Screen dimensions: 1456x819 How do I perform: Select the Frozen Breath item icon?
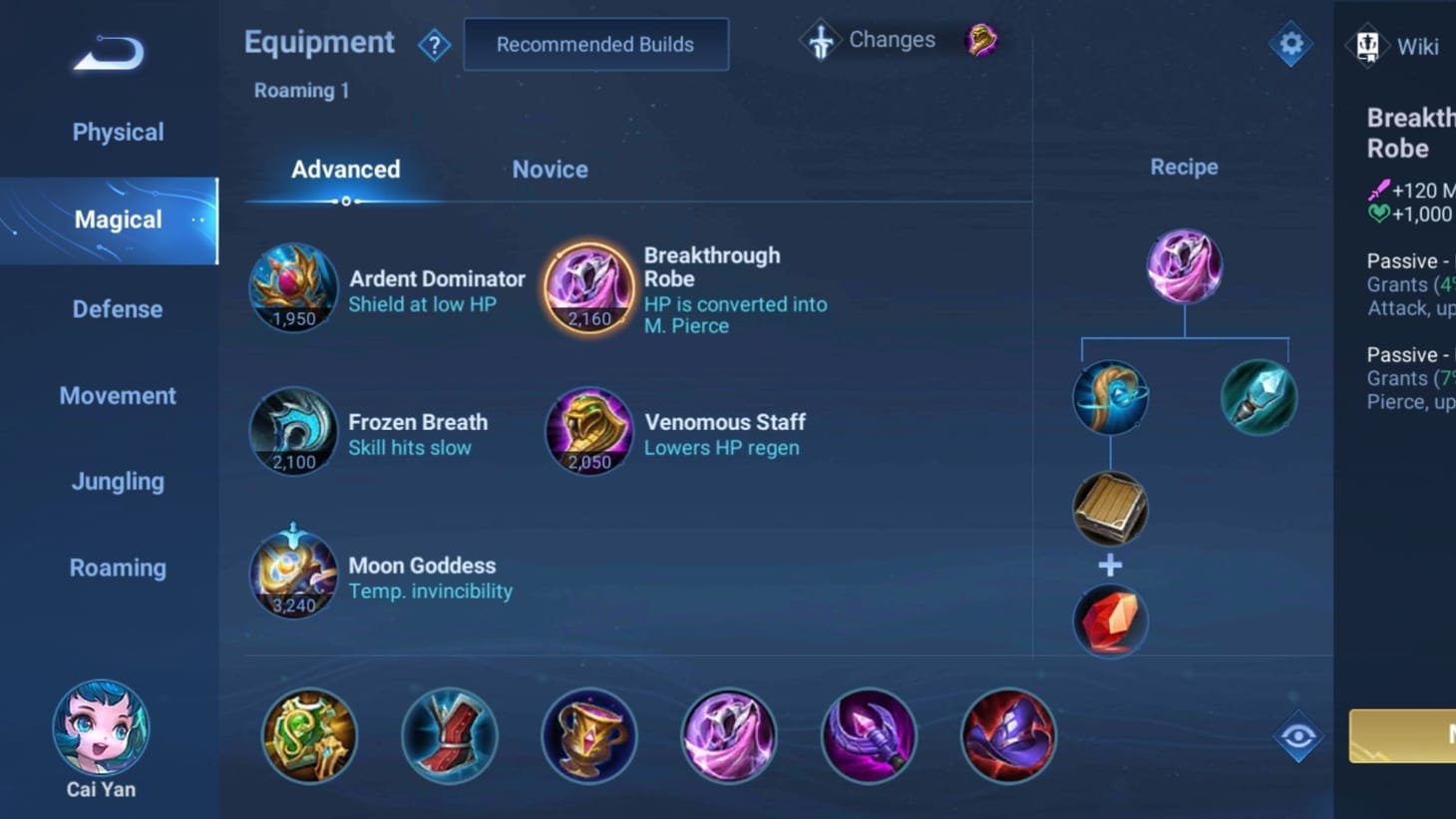point(292,431)
